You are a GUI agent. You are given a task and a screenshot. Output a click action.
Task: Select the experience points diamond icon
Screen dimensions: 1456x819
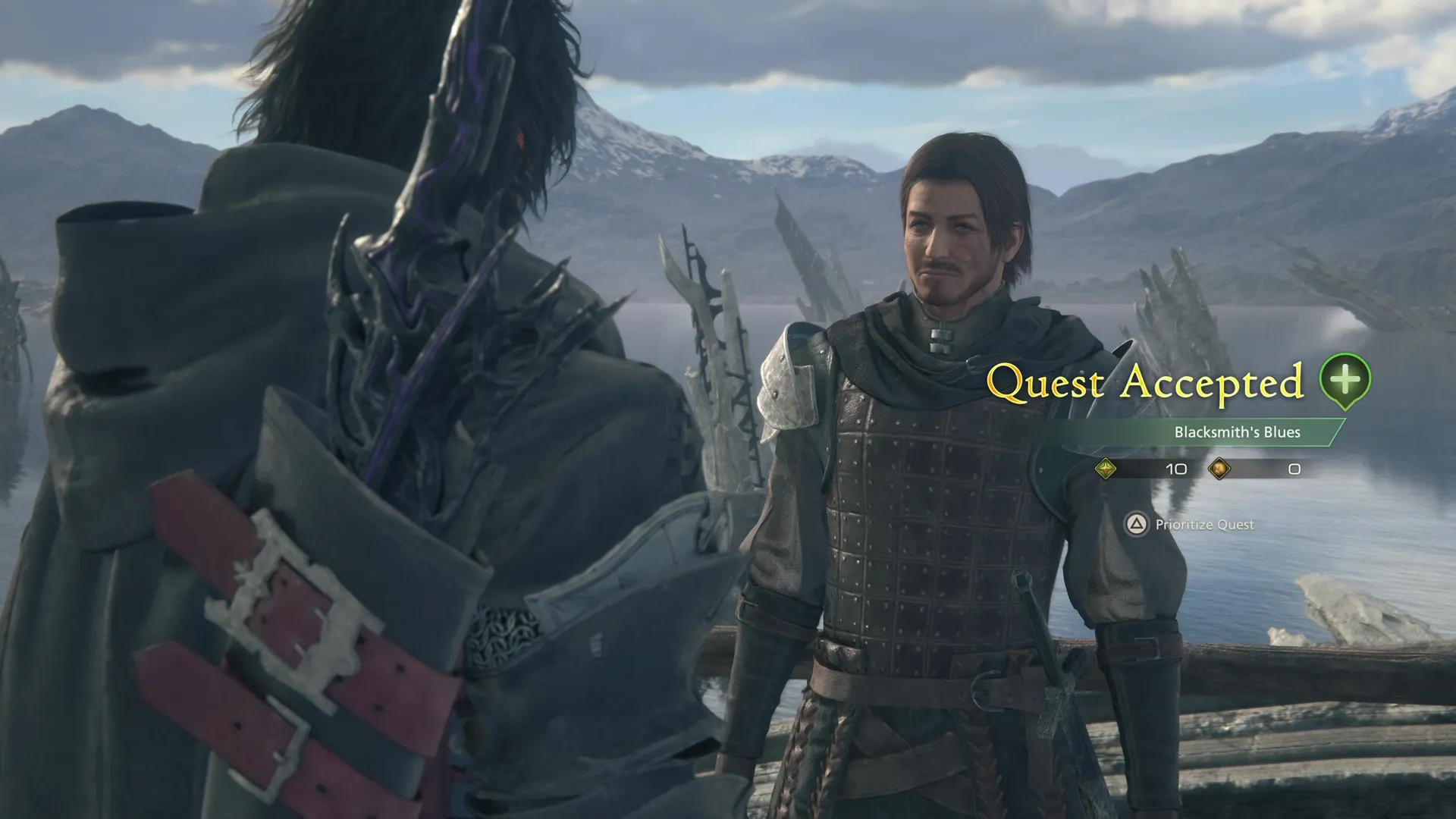coord(1106,469)
